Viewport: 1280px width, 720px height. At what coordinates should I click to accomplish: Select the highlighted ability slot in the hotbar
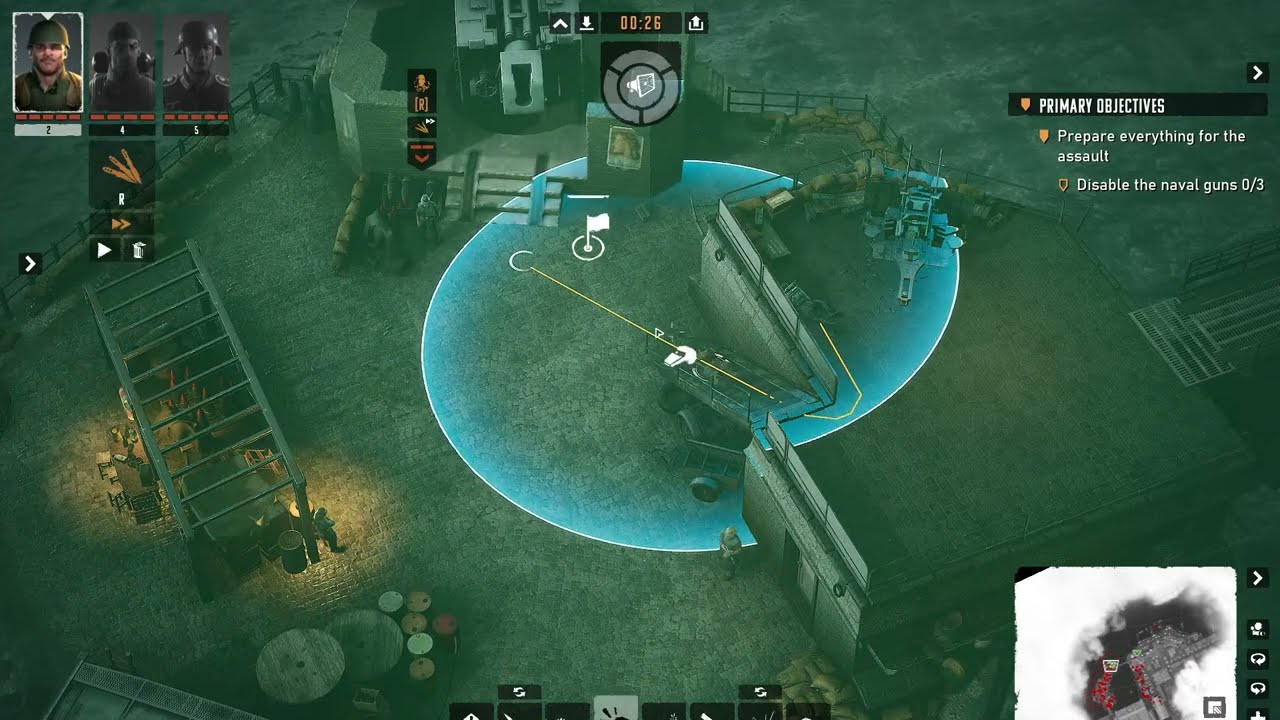pos(615,709)
